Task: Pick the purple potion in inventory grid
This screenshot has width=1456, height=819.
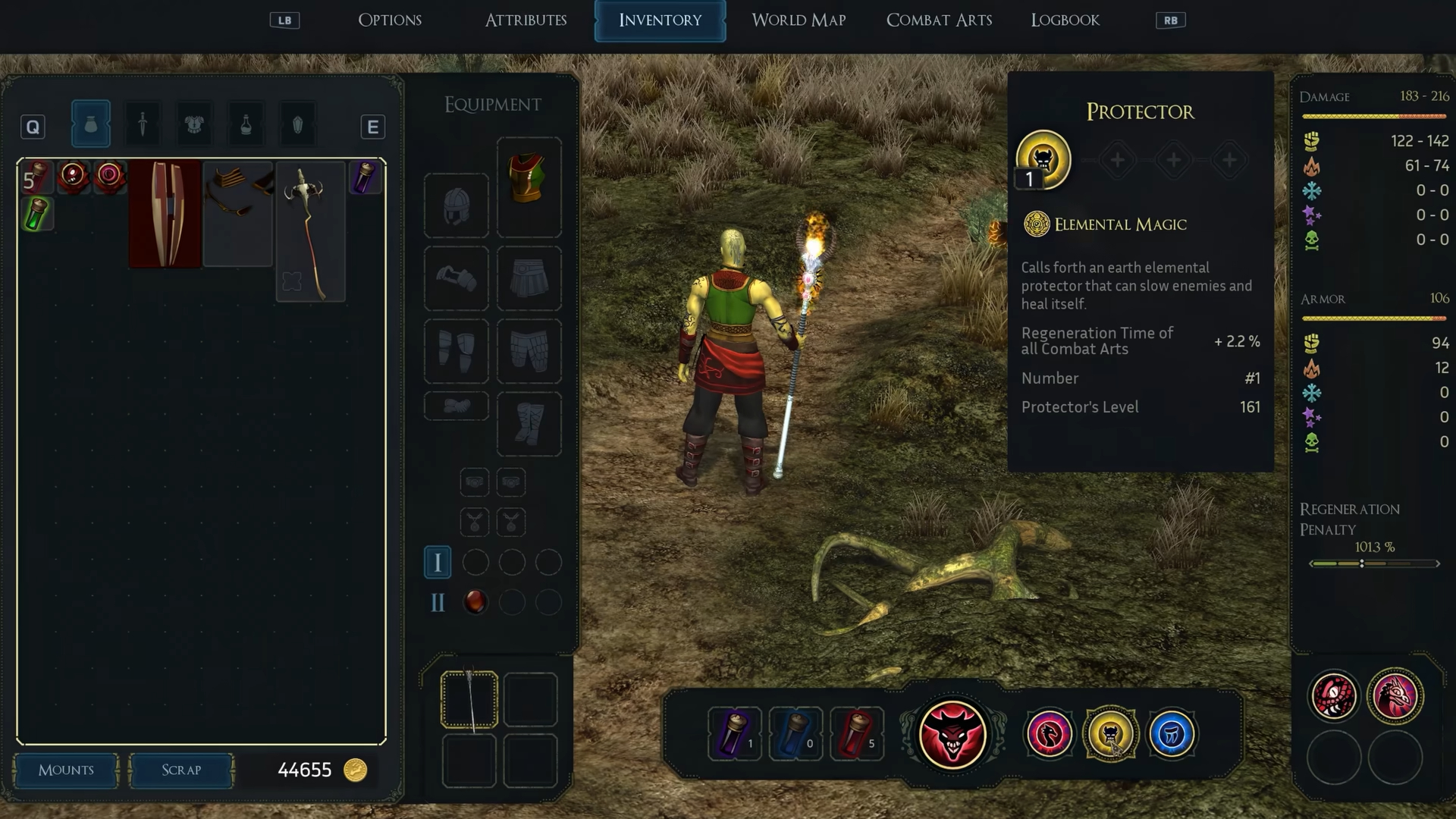Action: [x=366, y=177]
